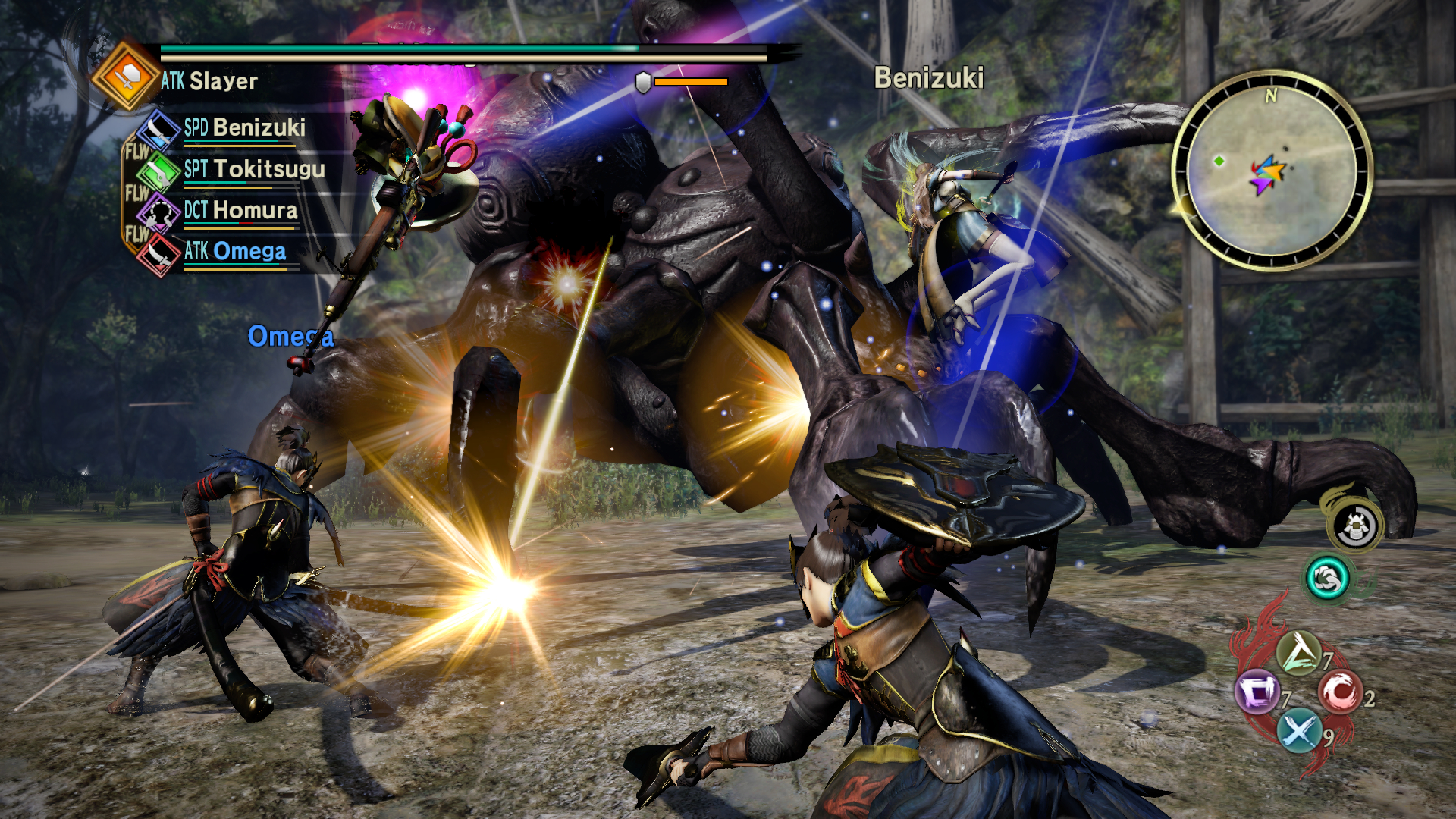1456x819 pixels.
Task: Select party member Tokitsugu
Action: coord(254,169)
